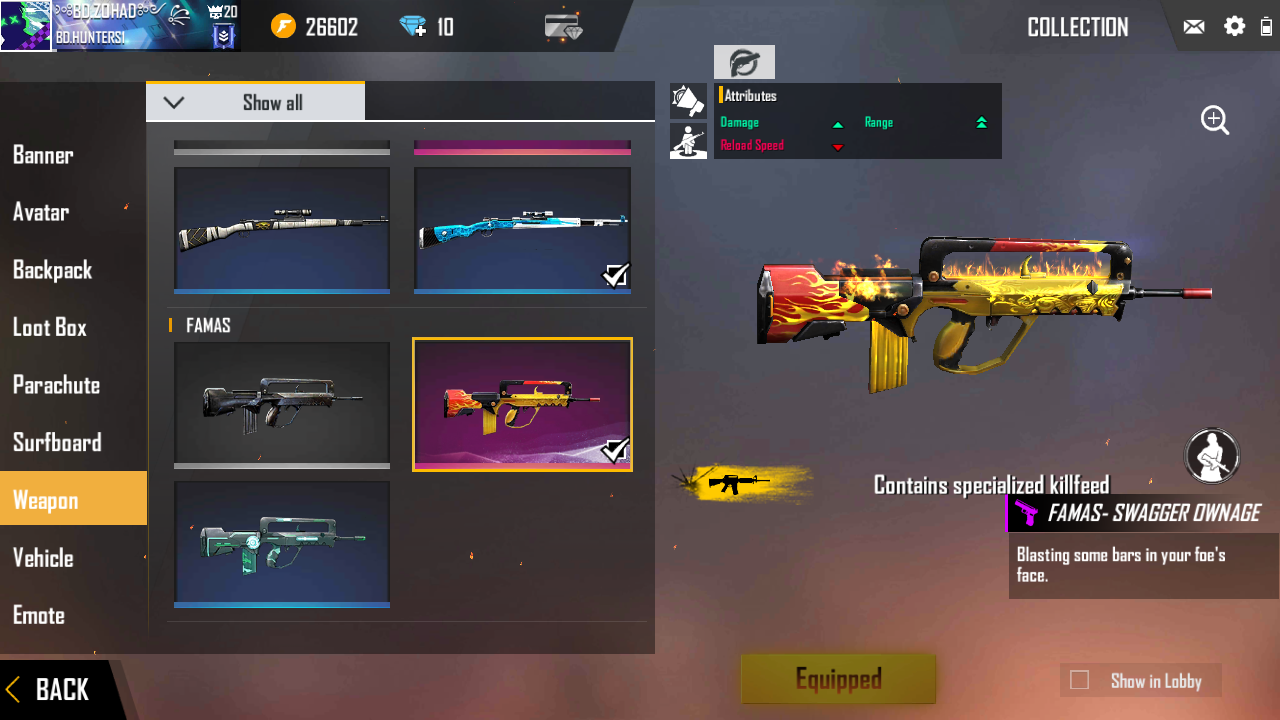Click the magnifier to inspect the weapon
The width and height of the screenshot is (1280, 720).
click(1214, 120)
